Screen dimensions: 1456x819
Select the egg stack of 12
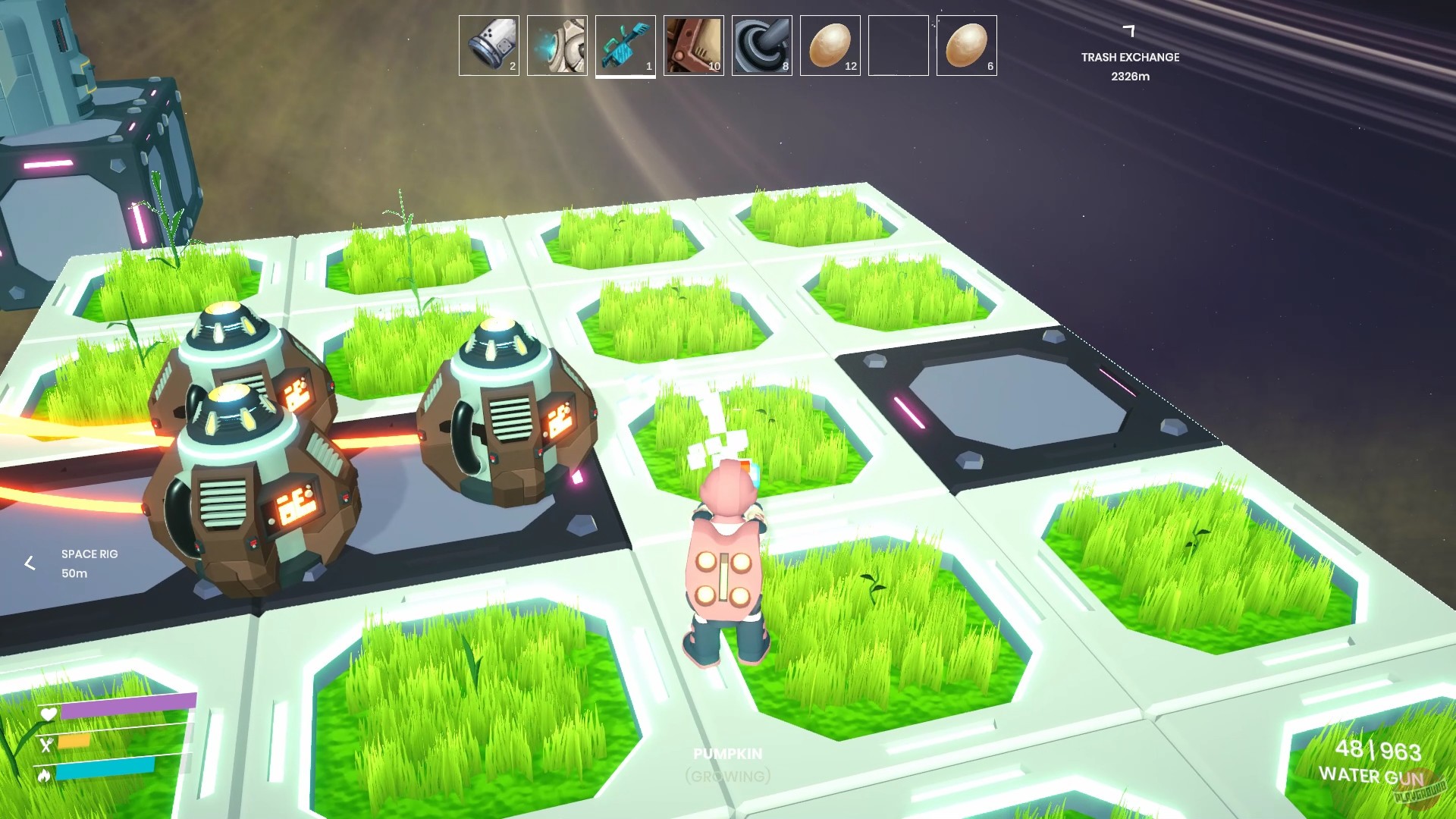click(x=830, y=45)
